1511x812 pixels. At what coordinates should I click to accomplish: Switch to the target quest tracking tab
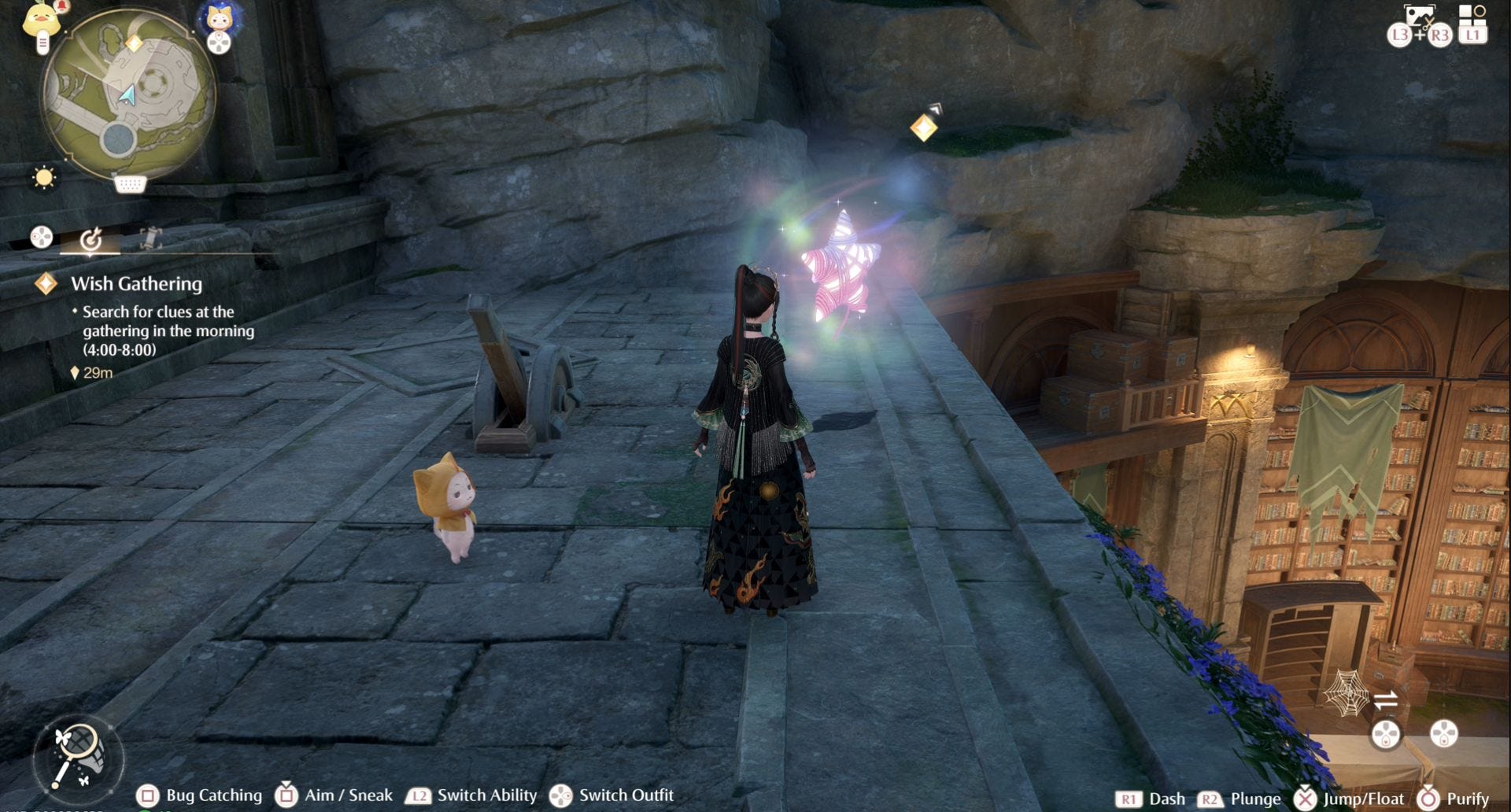pyautogui.click(x=91, y=238)
